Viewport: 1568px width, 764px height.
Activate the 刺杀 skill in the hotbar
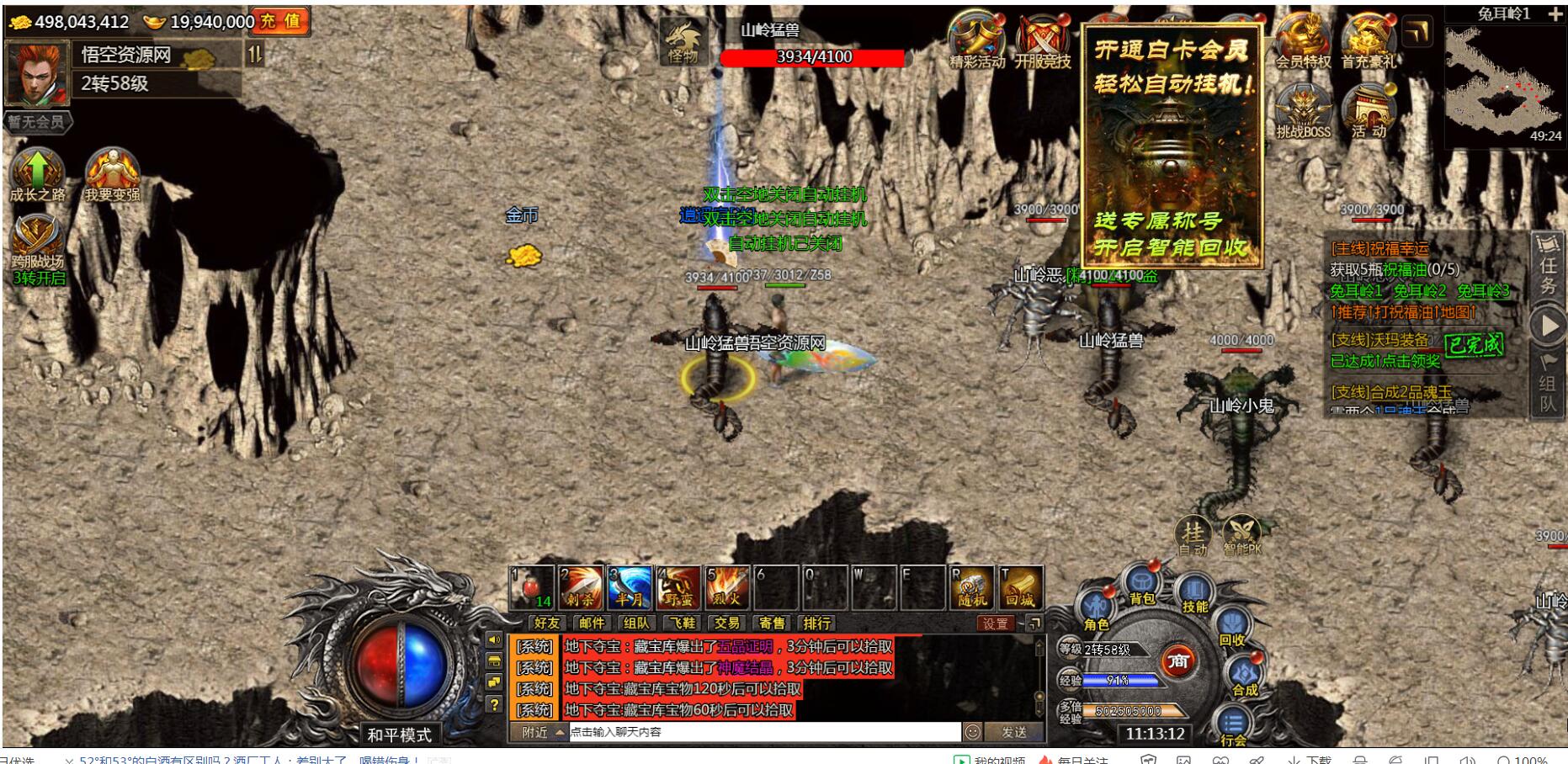(x=581, y=587)
